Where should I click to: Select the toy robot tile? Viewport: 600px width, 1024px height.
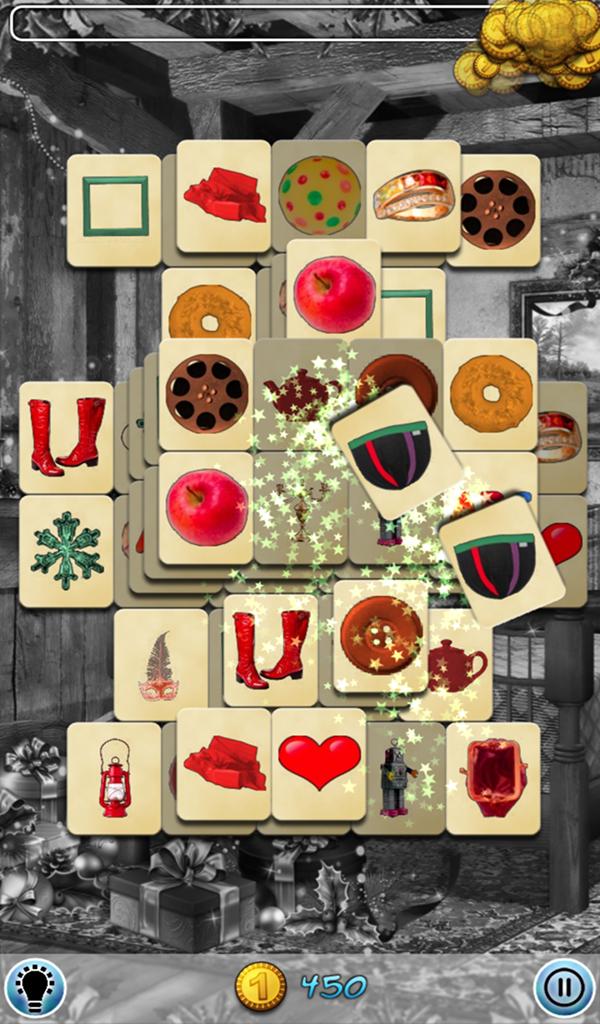[397, 780]
